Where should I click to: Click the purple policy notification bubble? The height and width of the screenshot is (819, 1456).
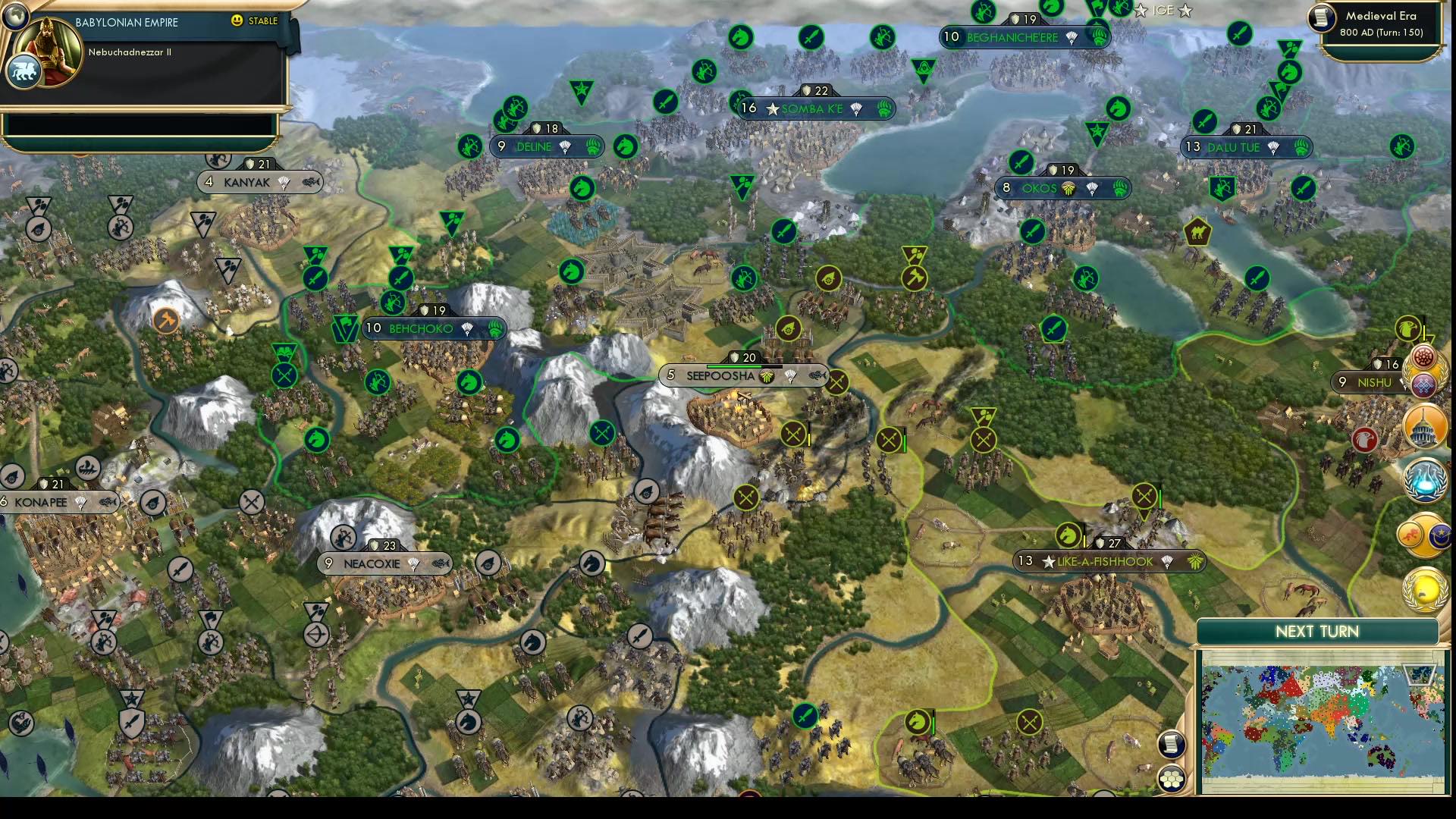[x=1423, y=384]
